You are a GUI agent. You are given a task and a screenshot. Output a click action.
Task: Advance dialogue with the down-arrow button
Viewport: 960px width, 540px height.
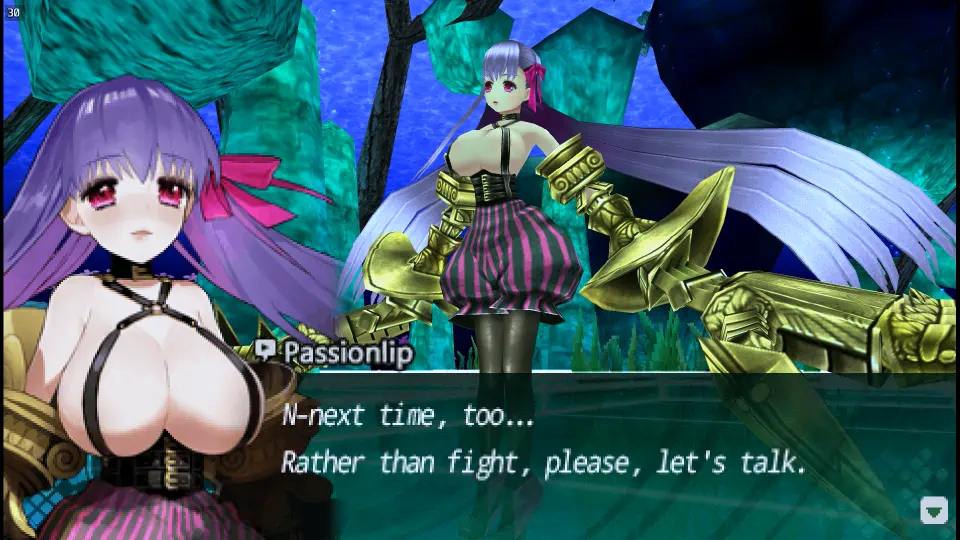tap(933, 510)
